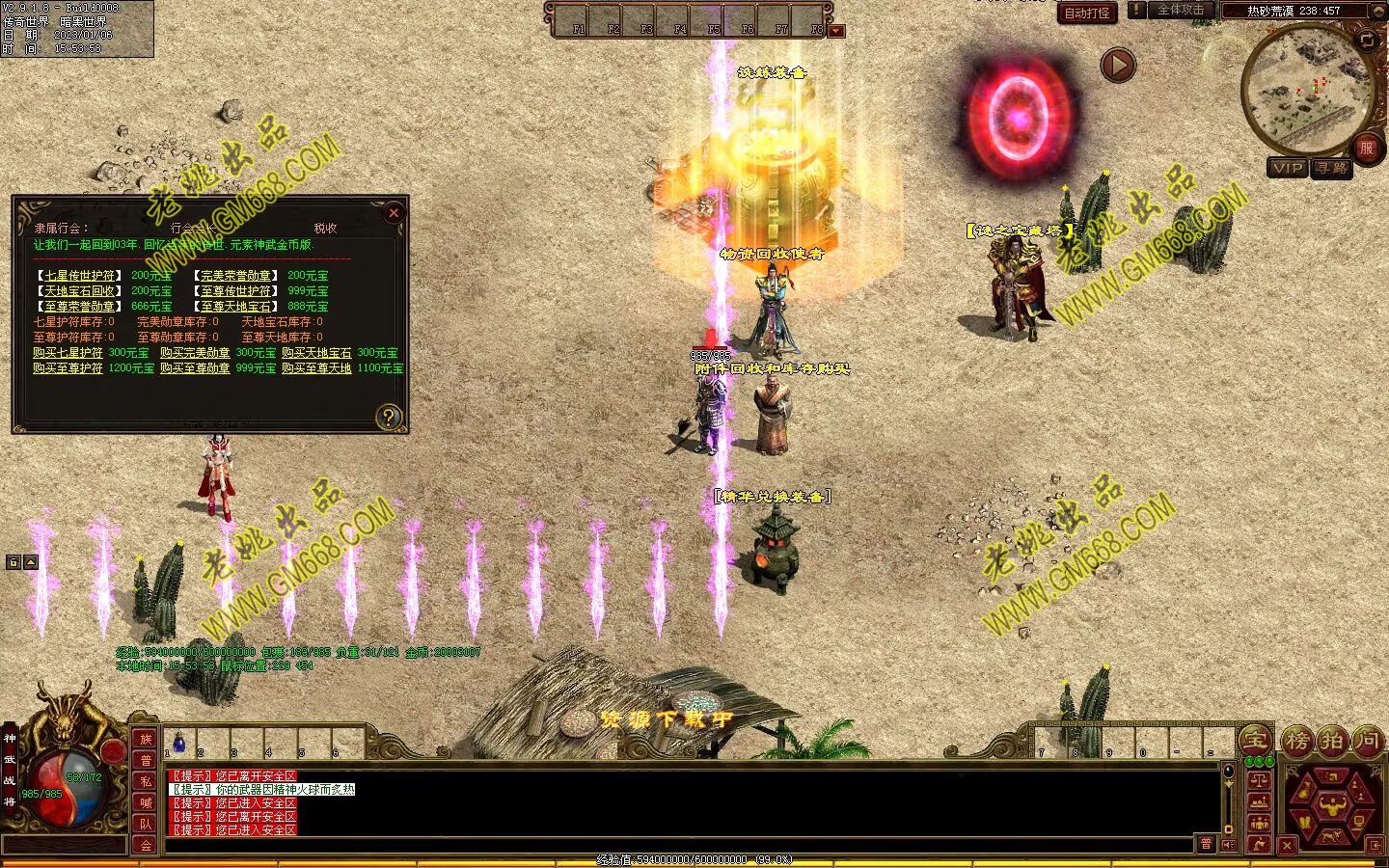Select the blue potion hotbar slot

pos(179,743)
